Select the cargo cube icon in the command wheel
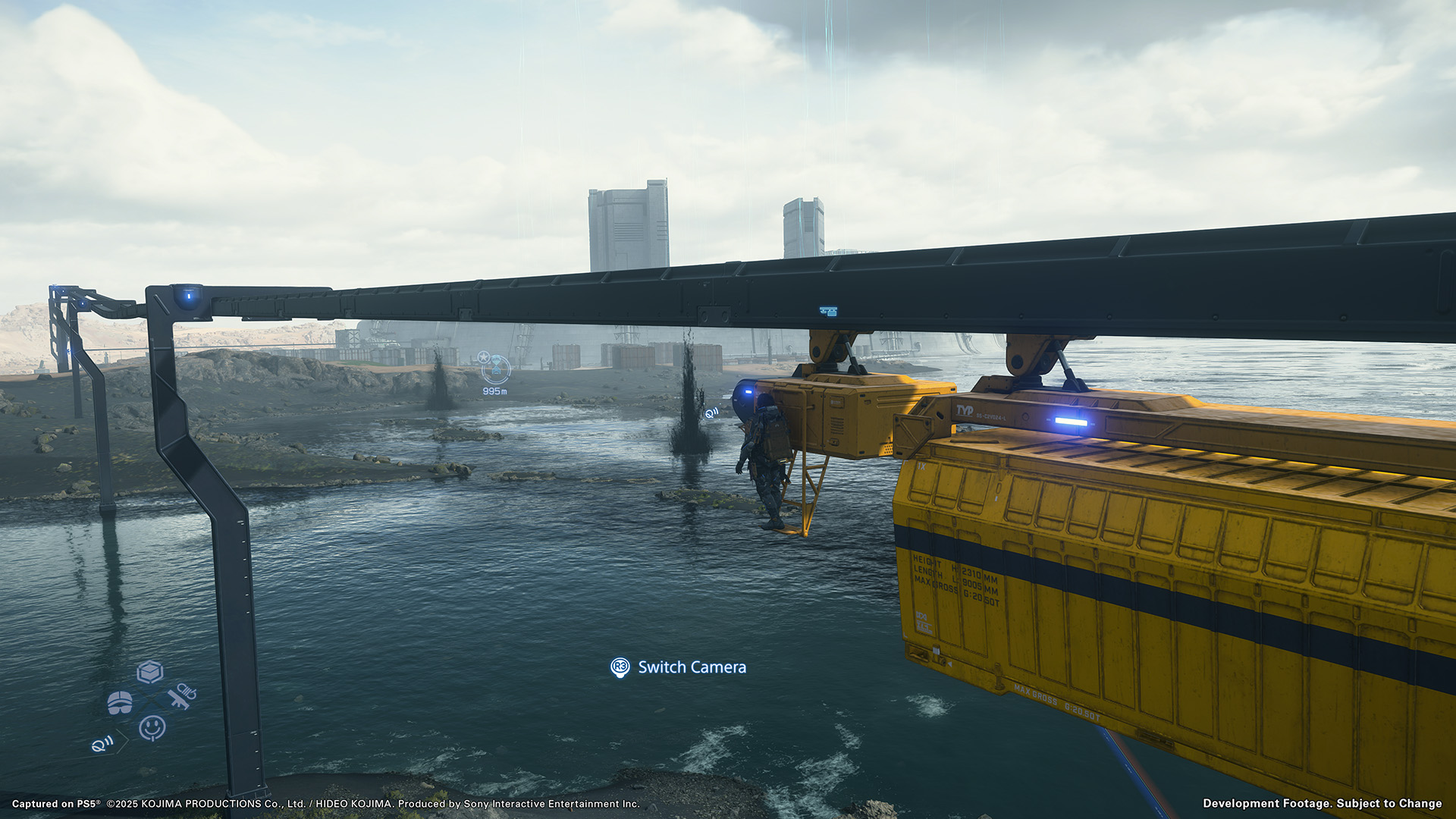Viewport: 1456px width, 819px height. (150, 673)
